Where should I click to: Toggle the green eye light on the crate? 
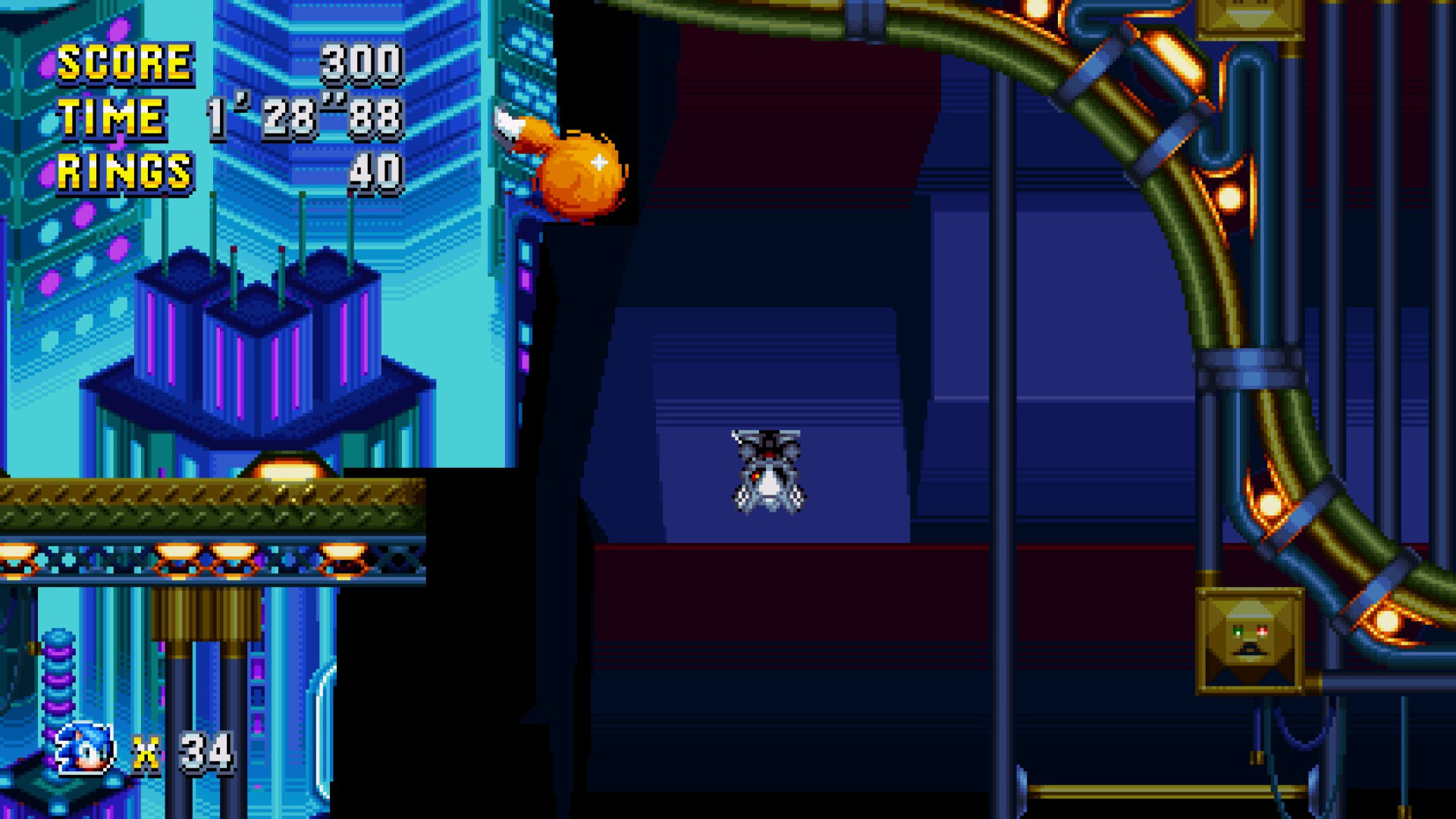[1238, 631]
